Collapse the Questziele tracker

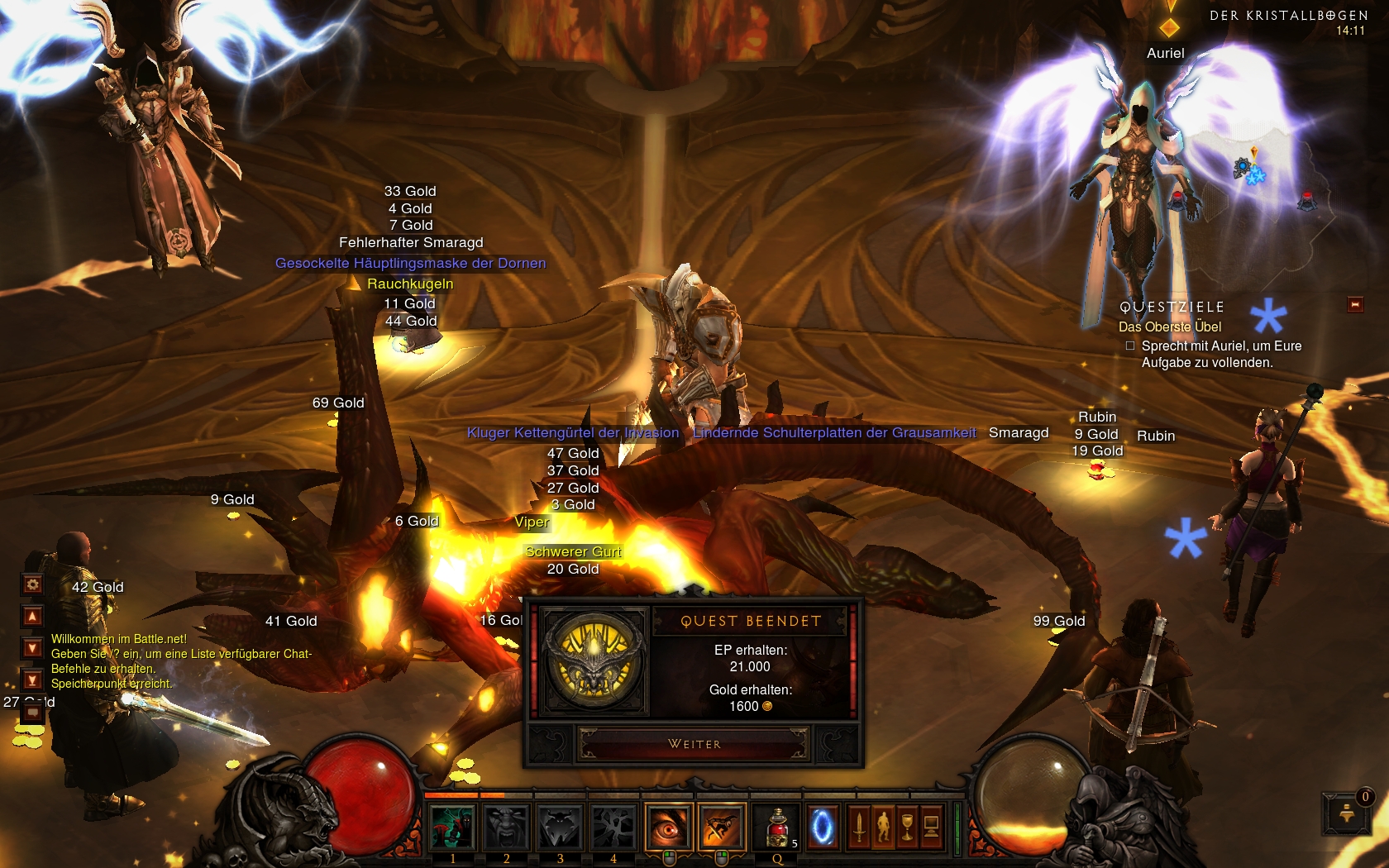pyautogui.click(x=1355, y=305)
